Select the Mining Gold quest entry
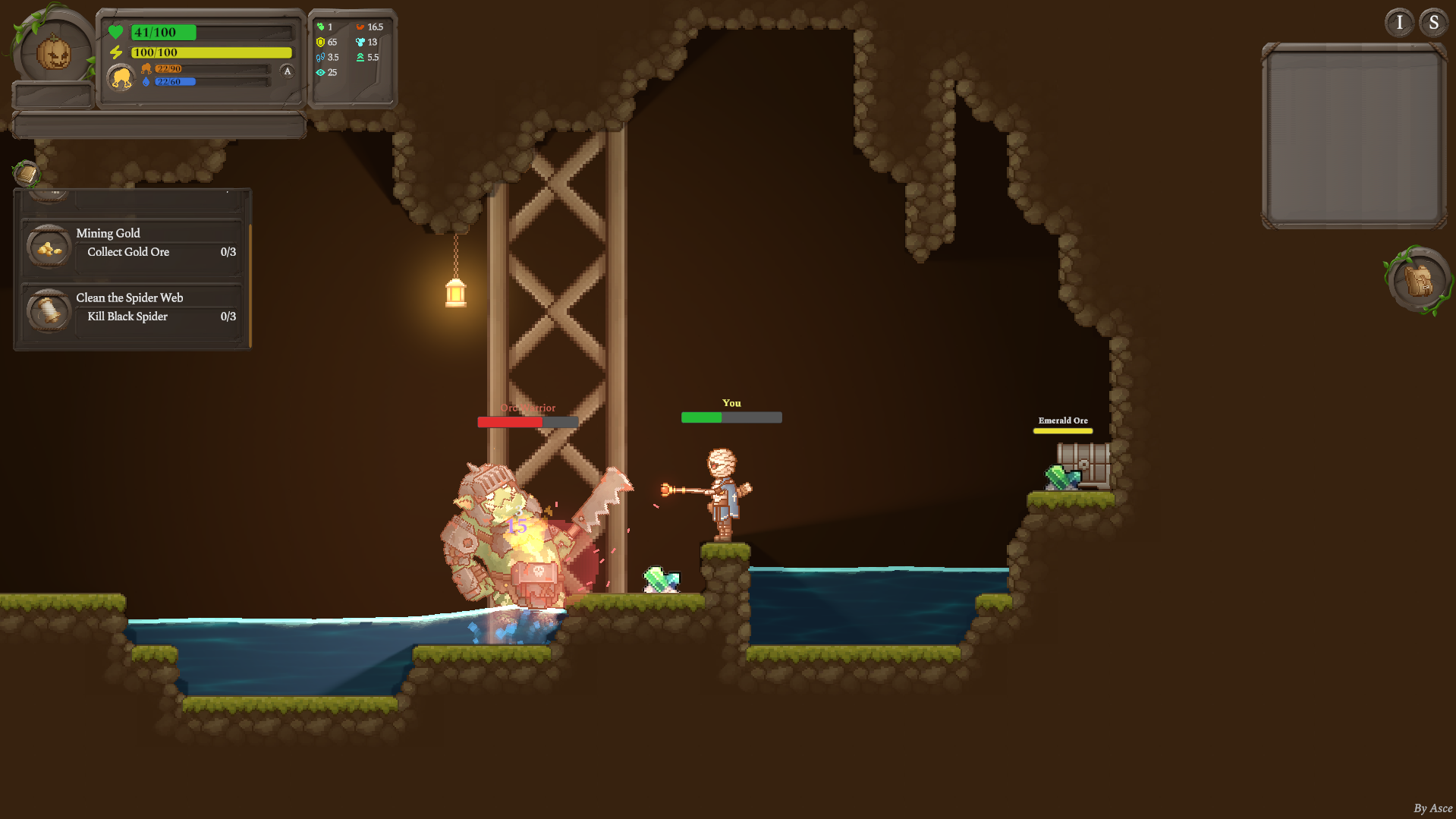This screenshot has width=1456, height=819. pyautogui.click(x=133, y=244)
